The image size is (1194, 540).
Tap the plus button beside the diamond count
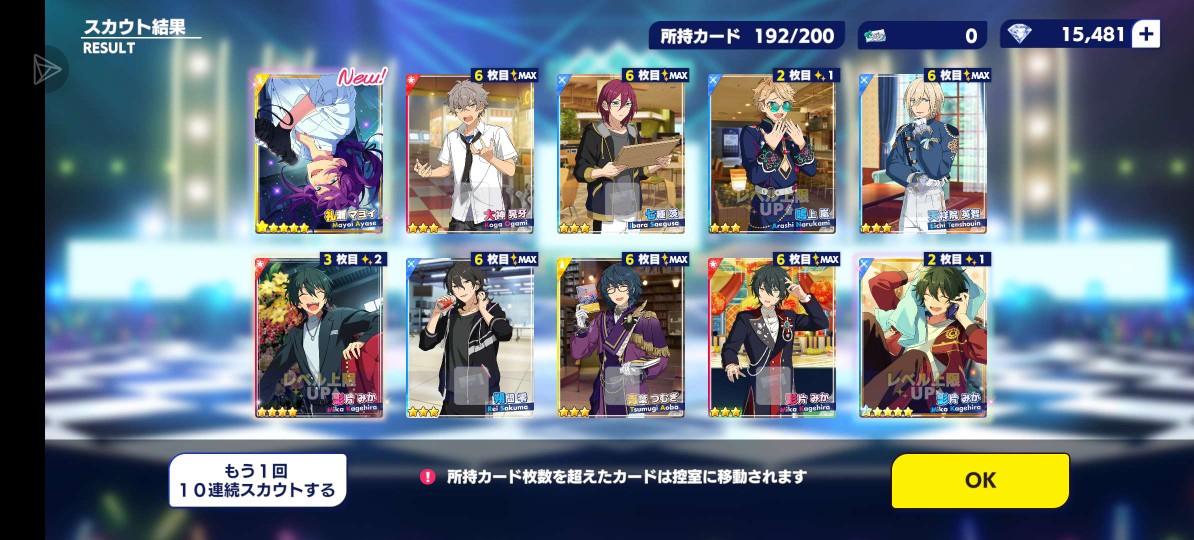pyautogui.click(x=1146, y=35)
